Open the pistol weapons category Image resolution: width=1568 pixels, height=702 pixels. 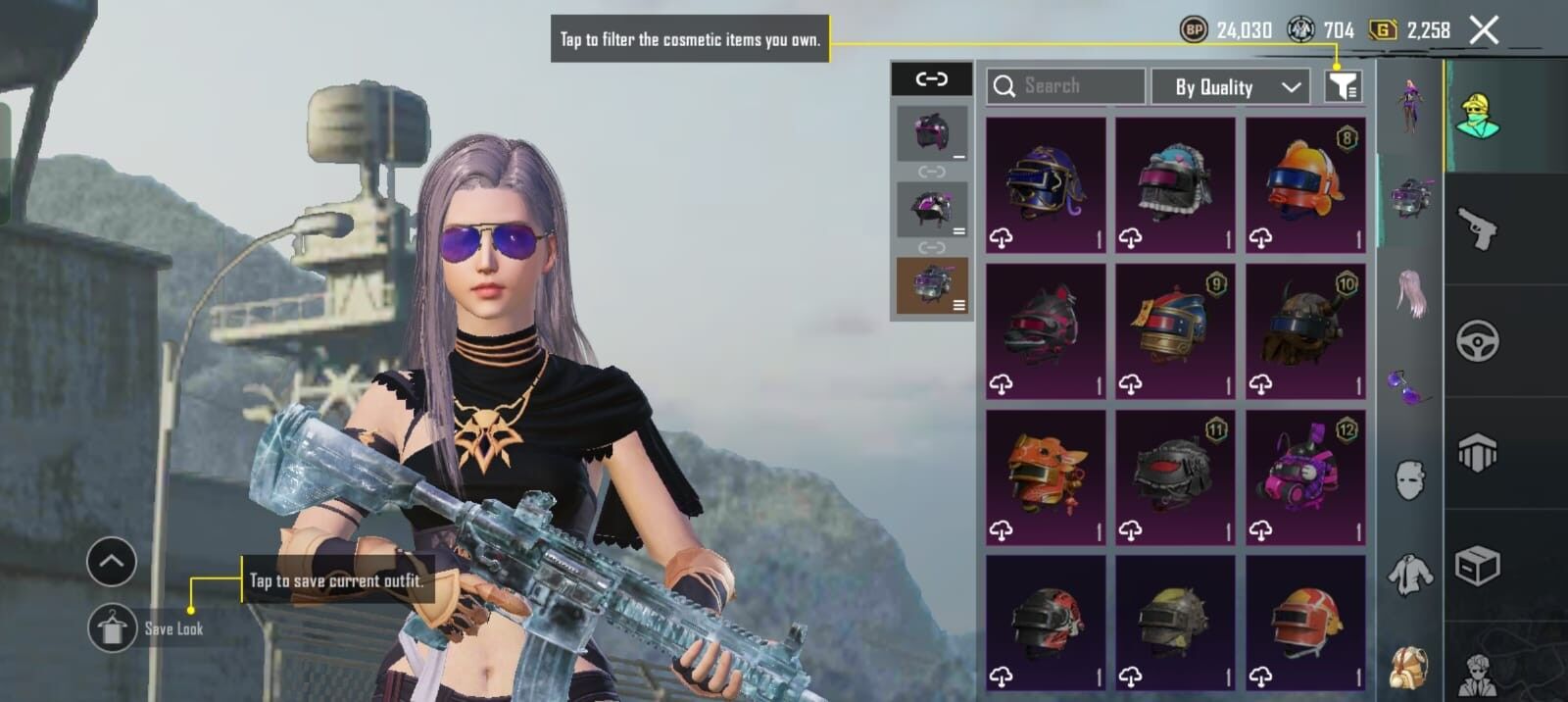coord(1478,229)
